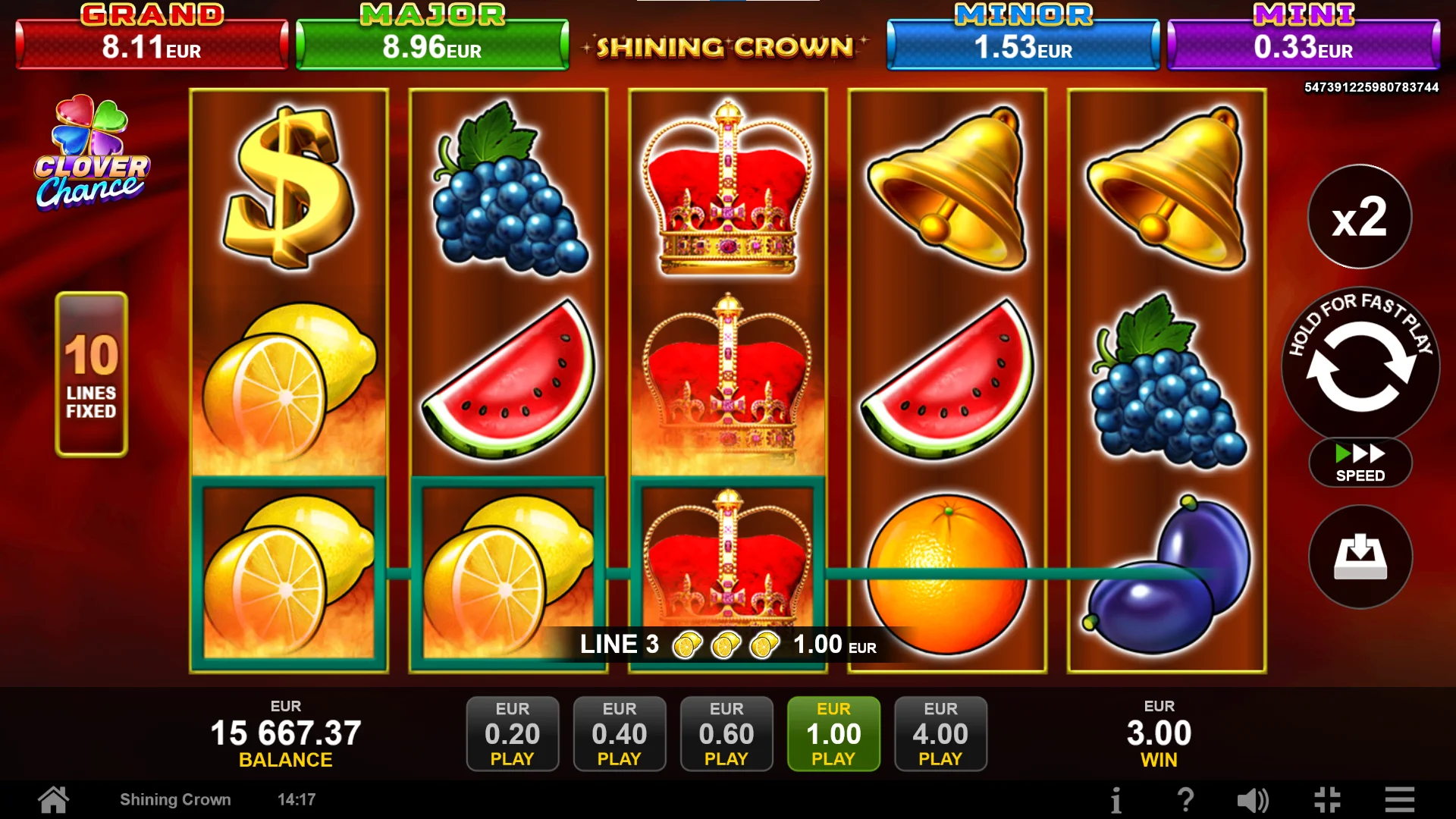The image size is (1456, 819).
Task: Open game info with the i icon
Action: tap(1118, 799)
